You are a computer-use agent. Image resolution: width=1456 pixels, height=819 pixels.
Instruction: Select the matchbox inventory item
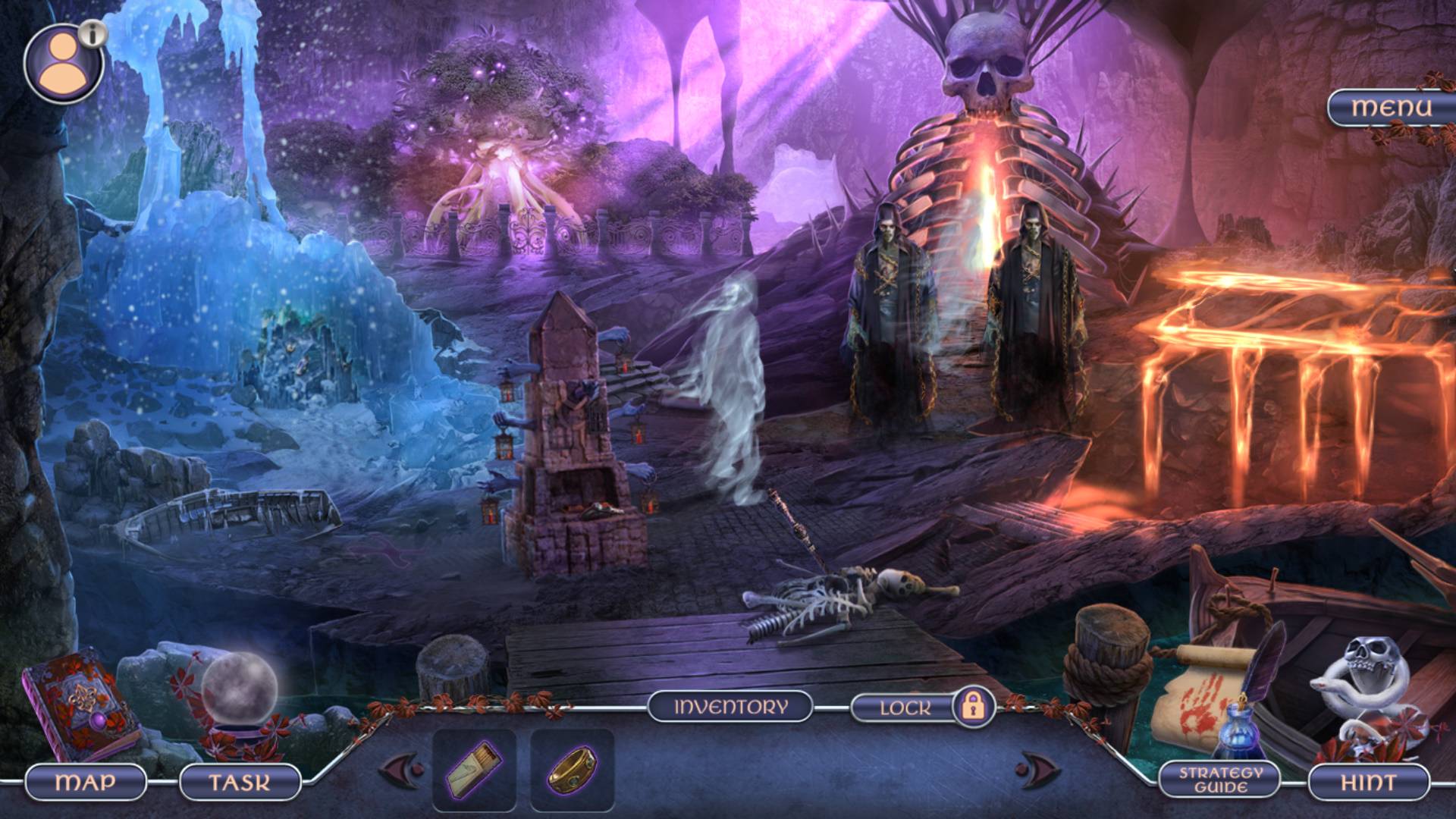[474, 770]
